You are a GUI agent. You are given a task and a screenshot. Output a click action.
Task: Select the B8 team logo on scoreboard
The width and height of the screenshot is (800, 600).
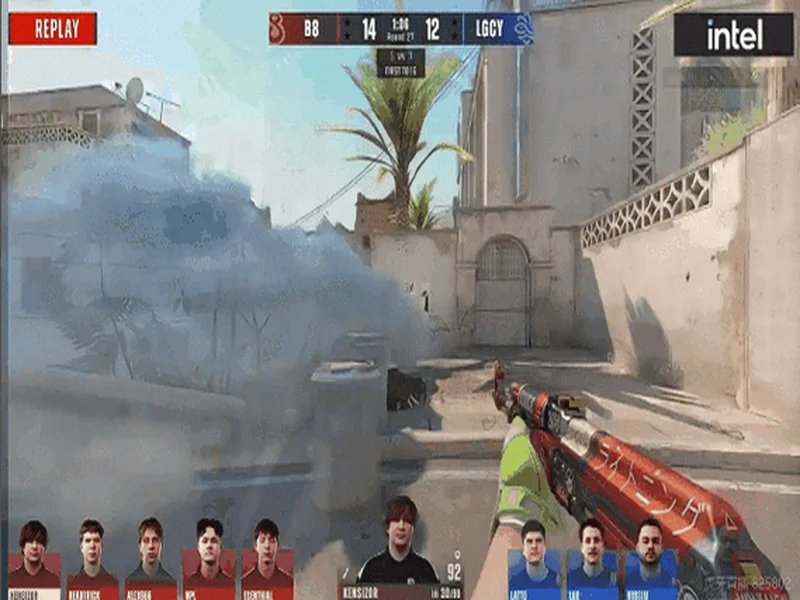coord(281,29)
